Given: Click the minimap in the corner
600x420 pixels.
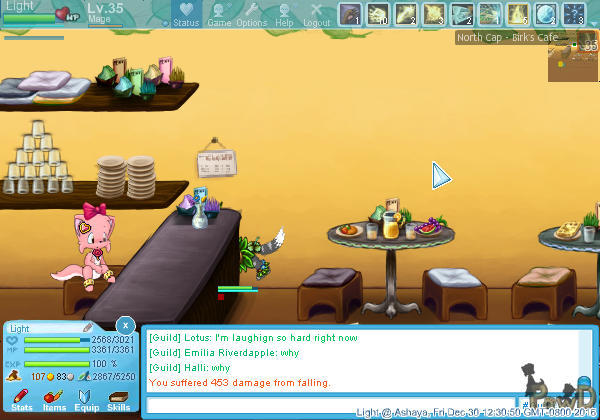Looking at the screenshot, I should pyautogui.click(x=573, y=62).
